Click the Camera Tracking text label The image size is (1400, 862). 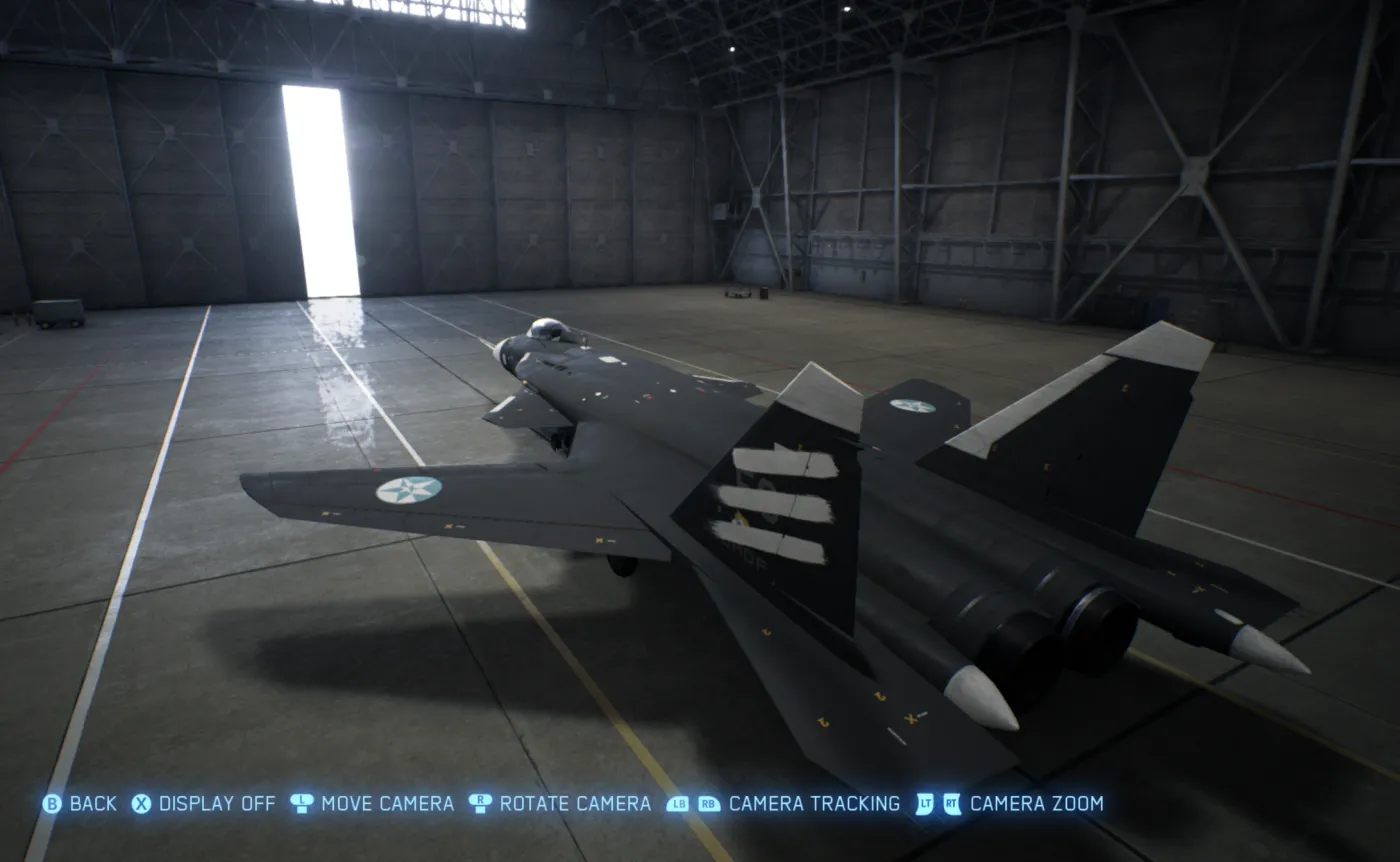point(815,803)
